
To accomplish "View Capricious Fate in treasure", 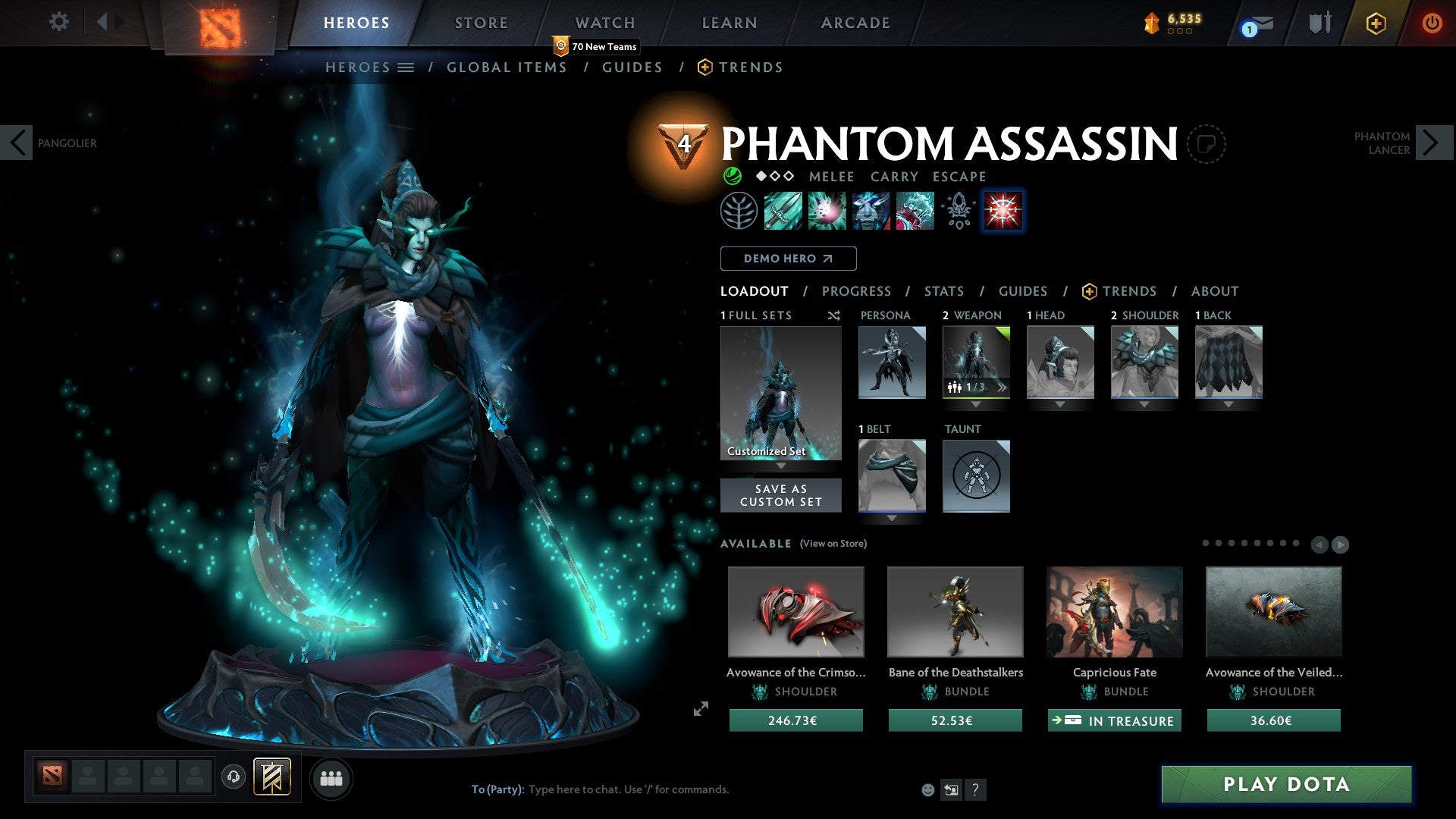I will (x=1114, y=720).
